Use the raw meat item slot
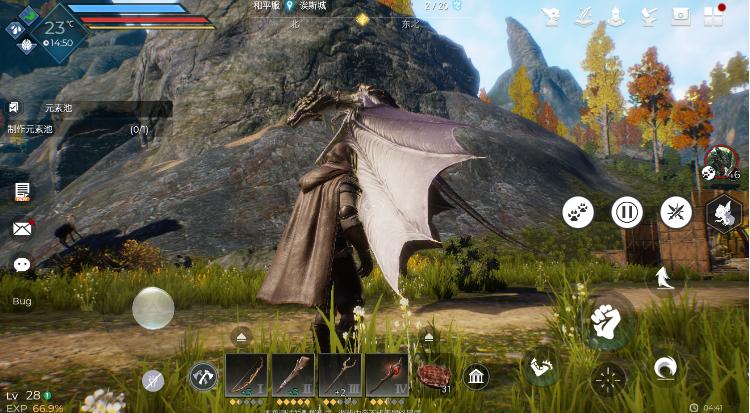 coord(434,376)
